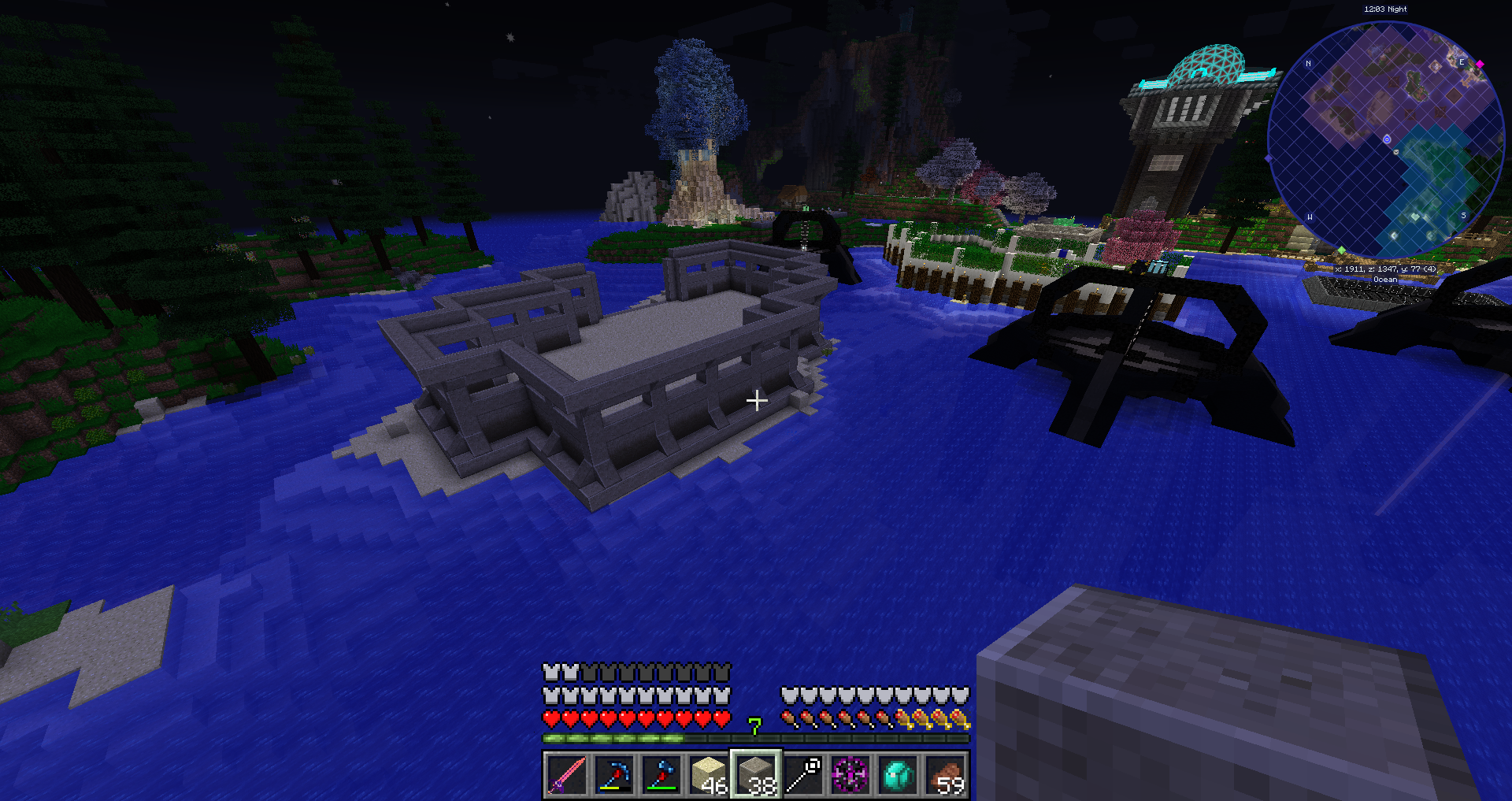This screenshot has height=801, width=1512.
Task: Select the gray stone block stack of 38
Action: pyautogui.click(x=756, y=775)
